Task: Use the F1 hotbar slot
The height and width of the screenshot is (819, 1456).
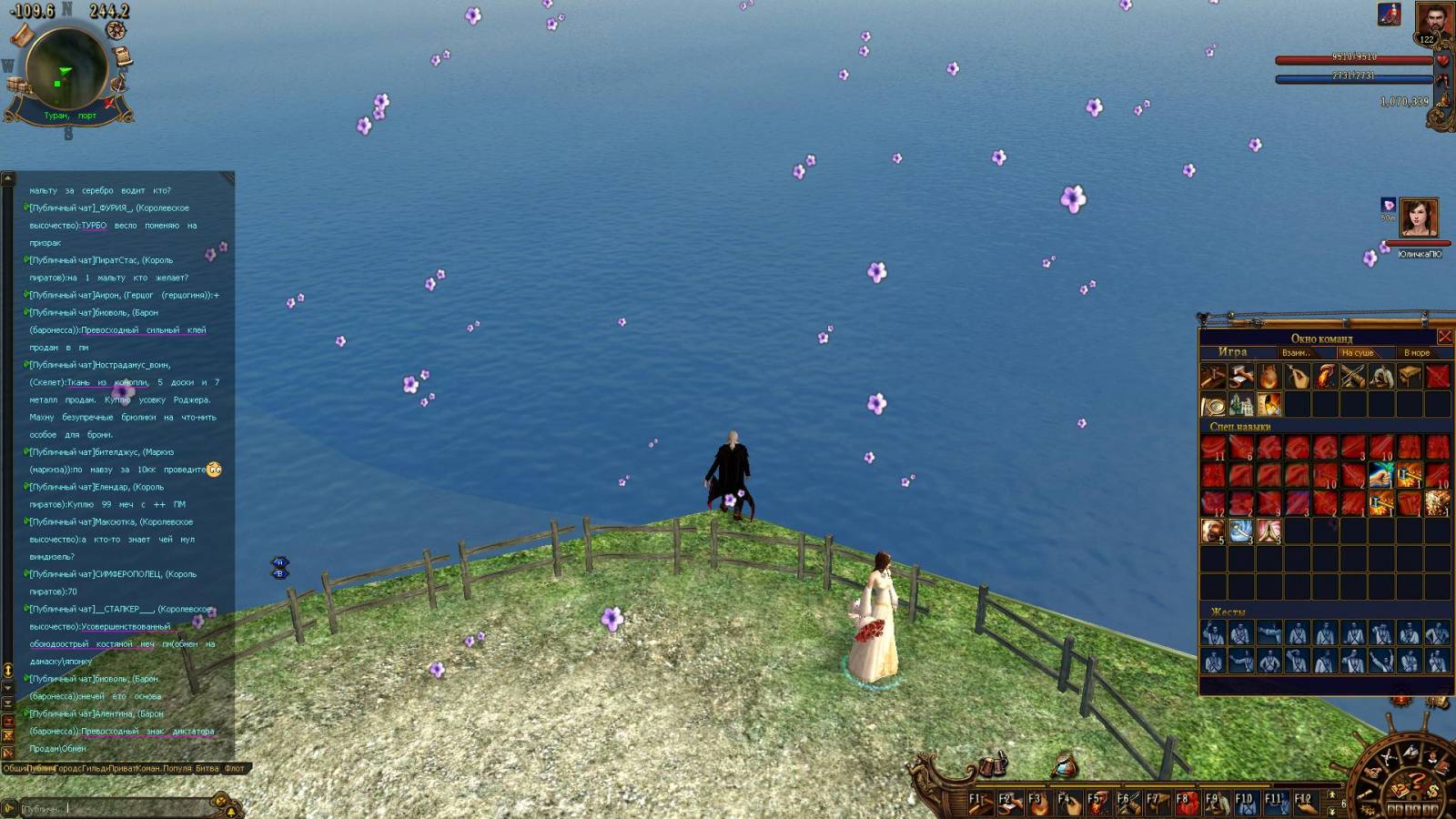Action: pyautogui.click(x=981, y=803)
